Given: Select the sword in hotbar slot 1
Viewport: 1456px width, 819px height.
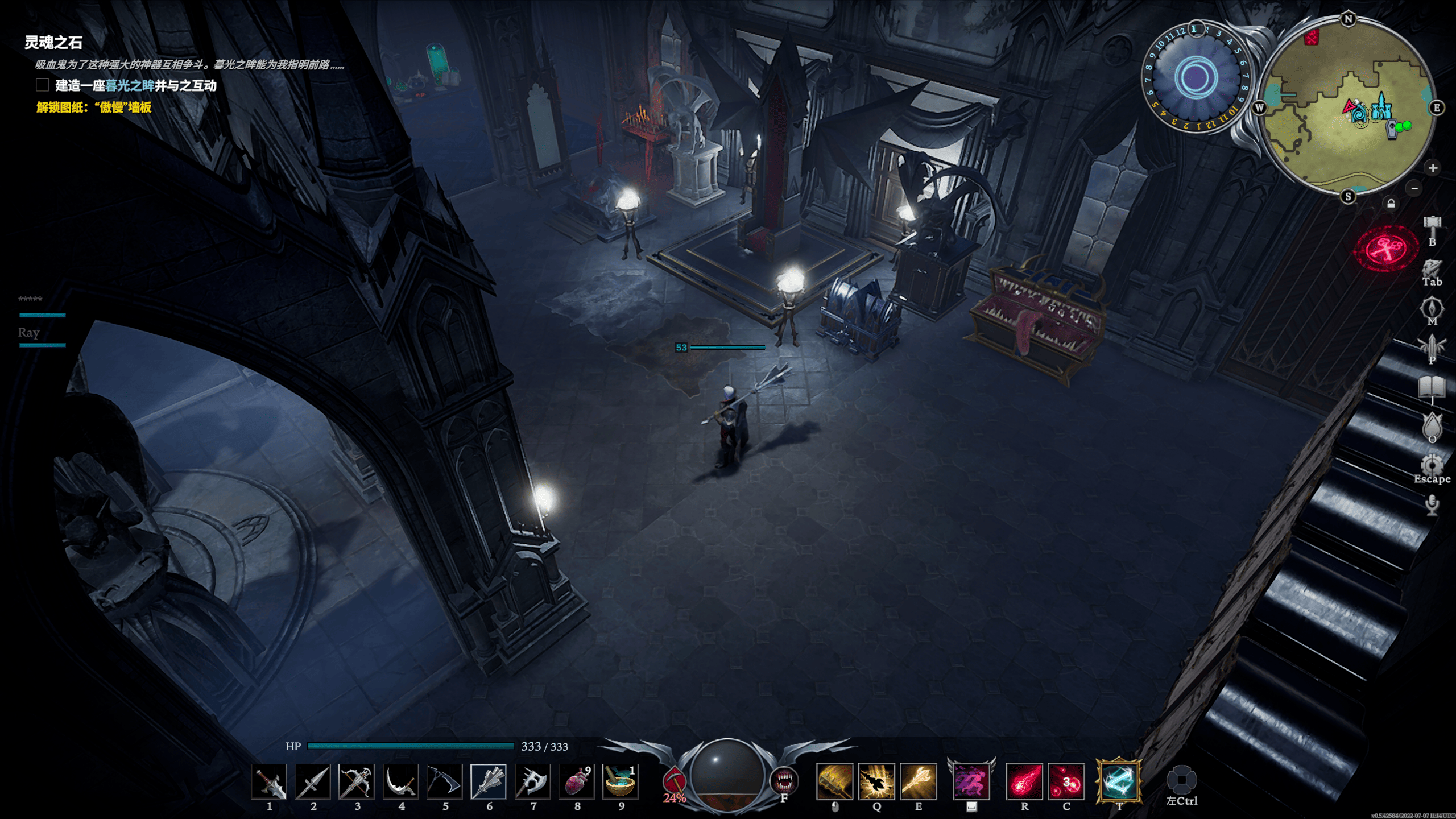Looking at the screenshot, I should point(269,781).
